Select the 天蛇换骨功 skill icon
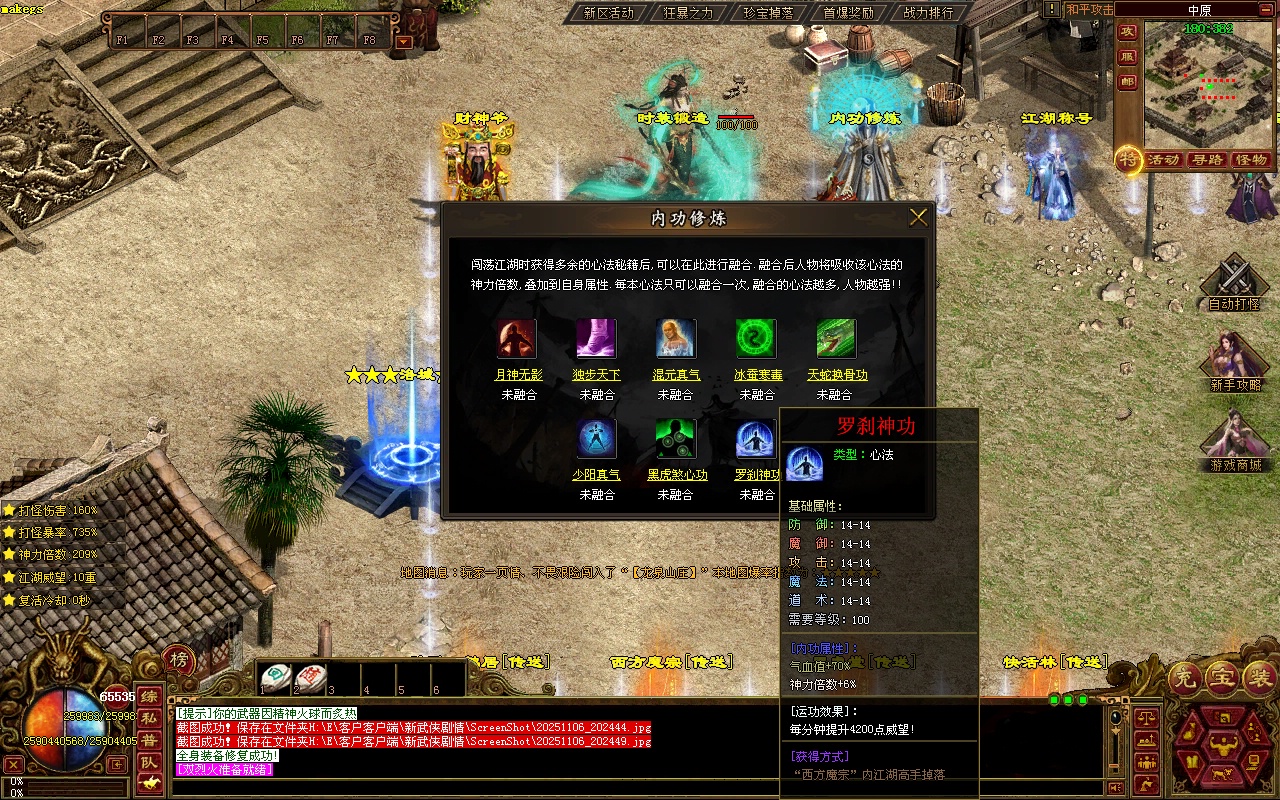 (x=836, y=339)
